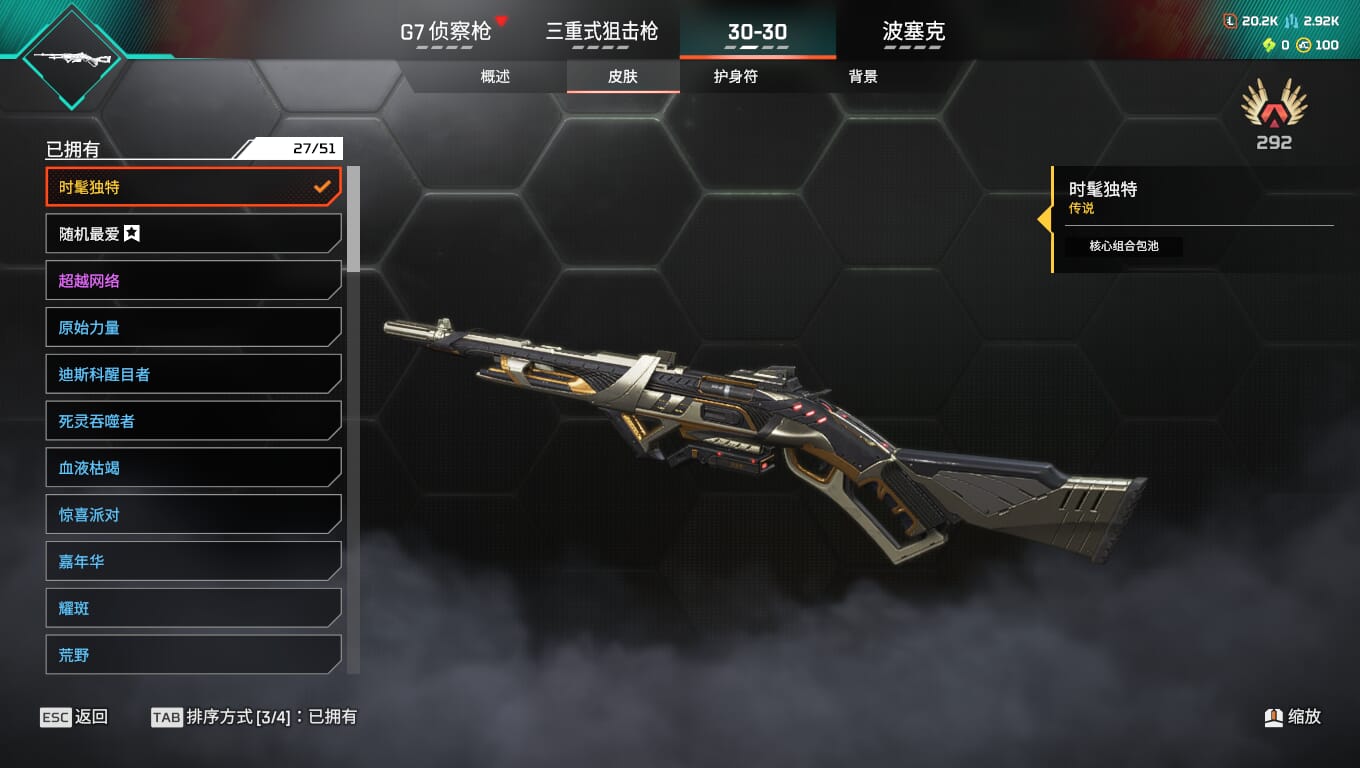Choose the 迪斯科醒目者 skin
1360x768 pixels.
pos(193,375)
